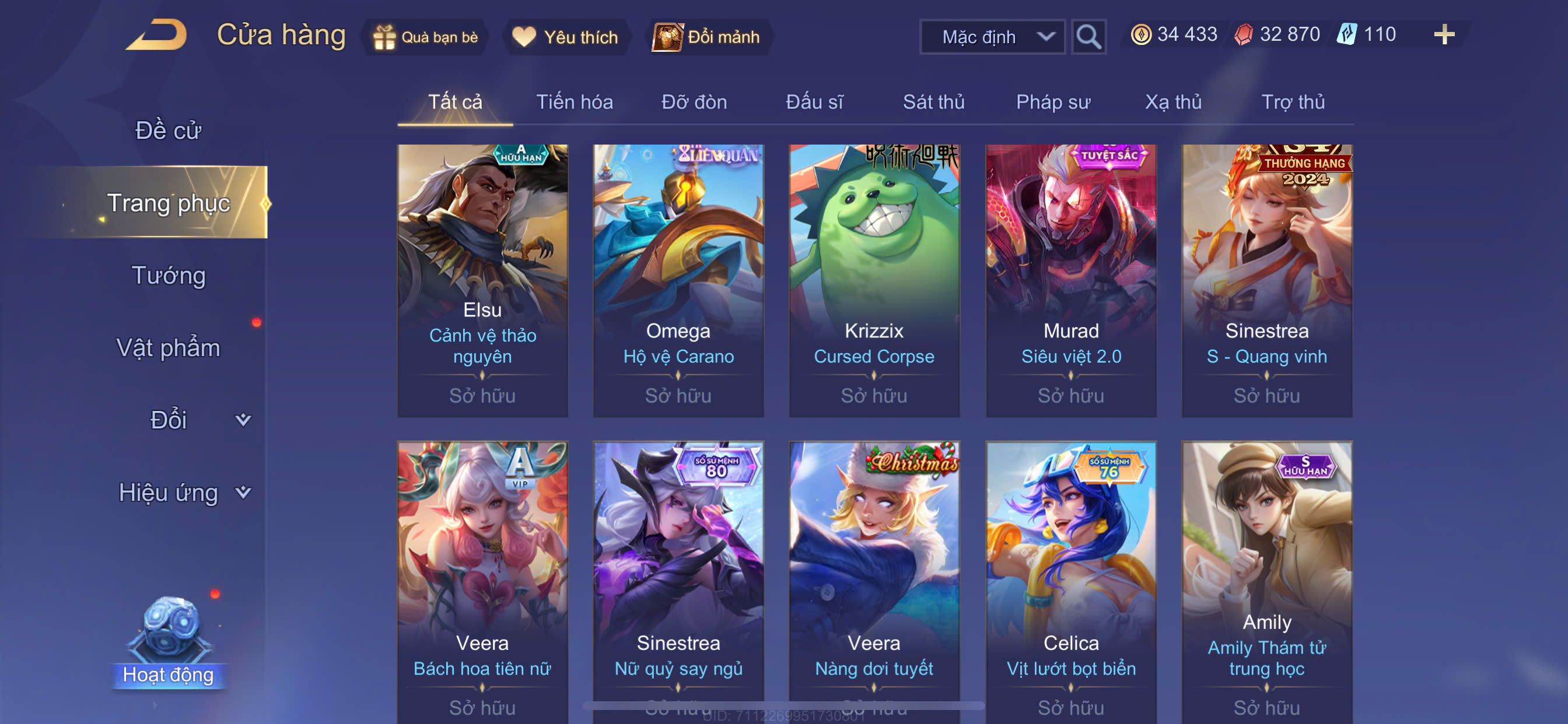Select the Murad Siêu việt 2.0 skin card
Image resolution: width=1568 pixels, height=724 pixels.
pyautogui.click(x=1070, y=280)
